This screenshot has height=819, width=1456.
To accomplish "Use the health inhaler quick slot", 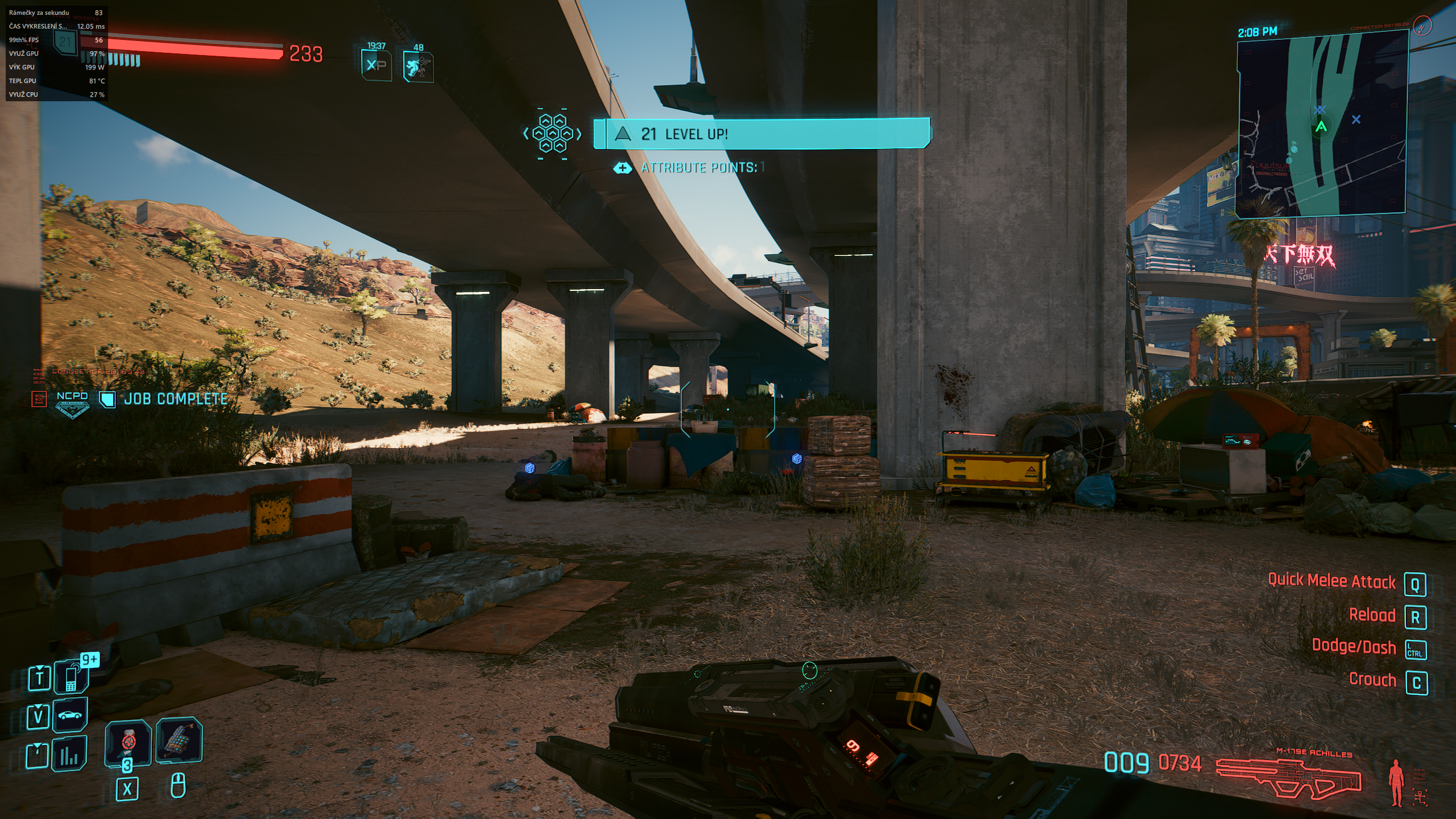I will pyautogui.click(x=128, y=742).
